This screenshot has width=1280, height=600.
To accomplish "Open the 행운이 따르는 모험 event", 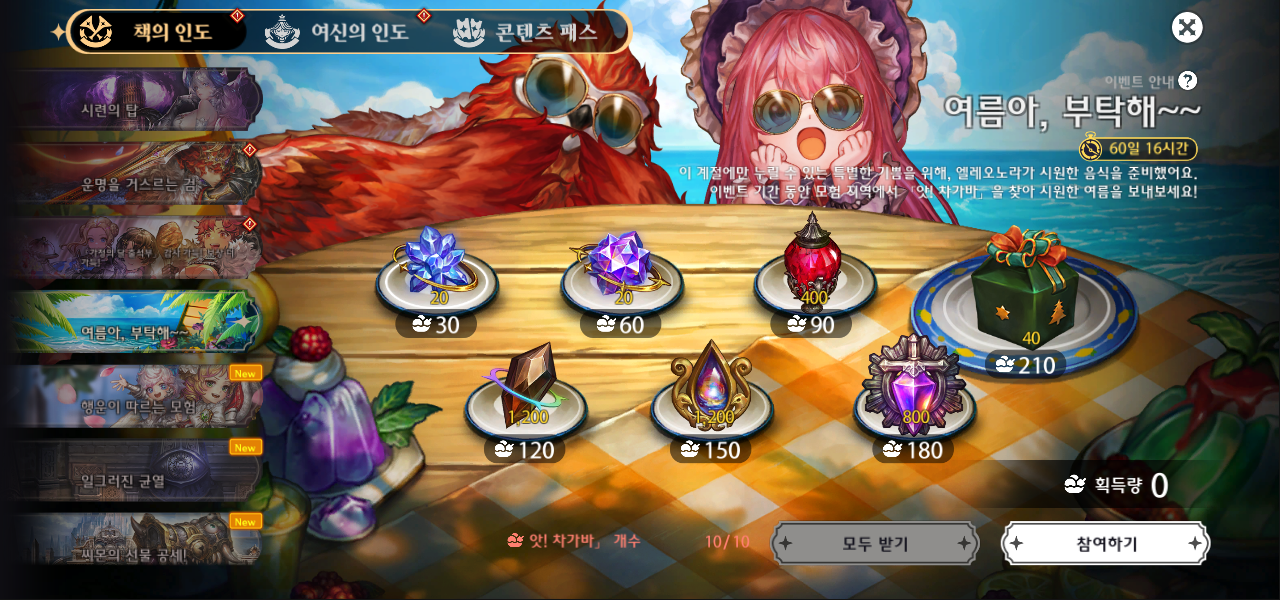I will click(x=137, y=395).
